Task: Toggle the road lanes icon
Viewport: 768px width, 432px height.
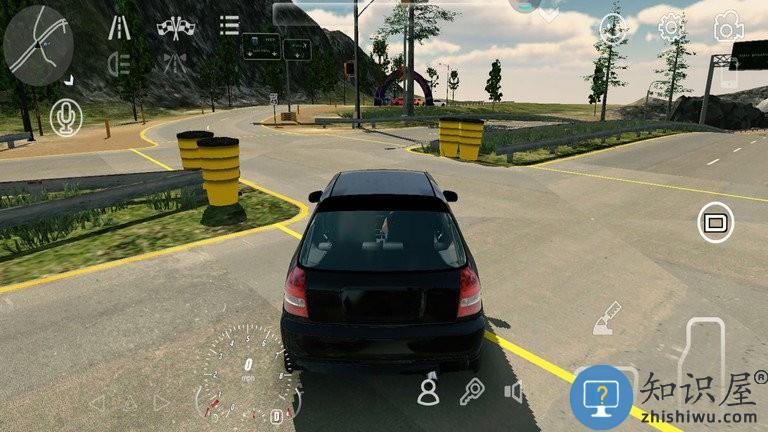Action: click(x=120, y=26)
